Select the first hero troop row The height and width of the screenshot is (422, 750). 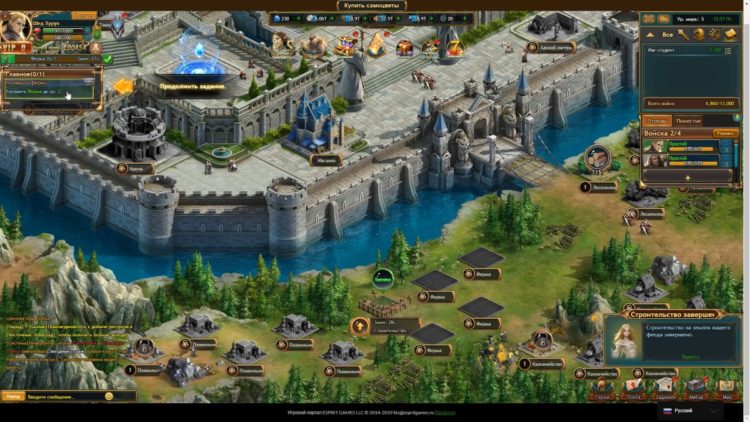687,146
